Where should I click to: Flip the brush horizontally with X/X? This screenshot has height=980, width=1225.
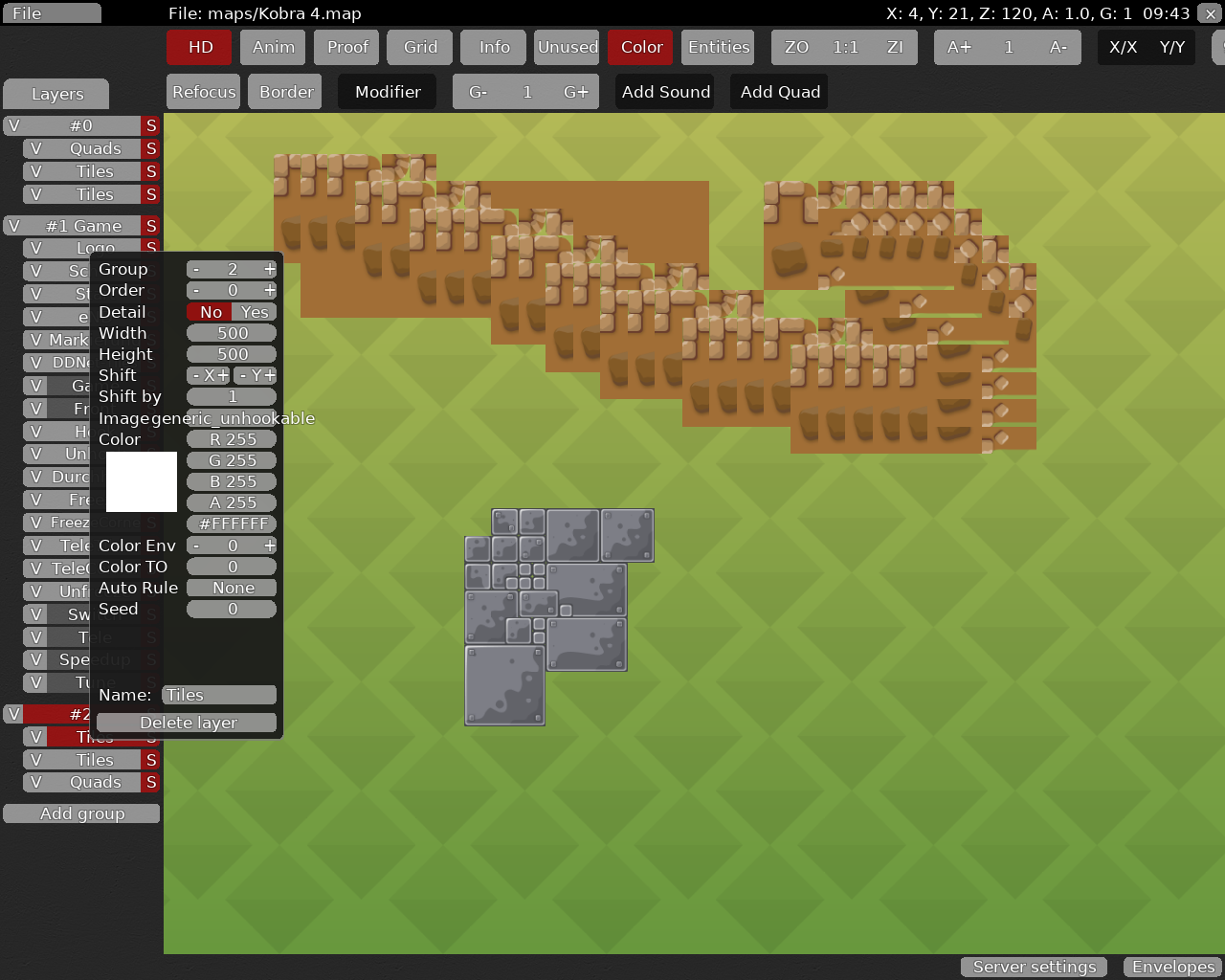click(1123, 46)
